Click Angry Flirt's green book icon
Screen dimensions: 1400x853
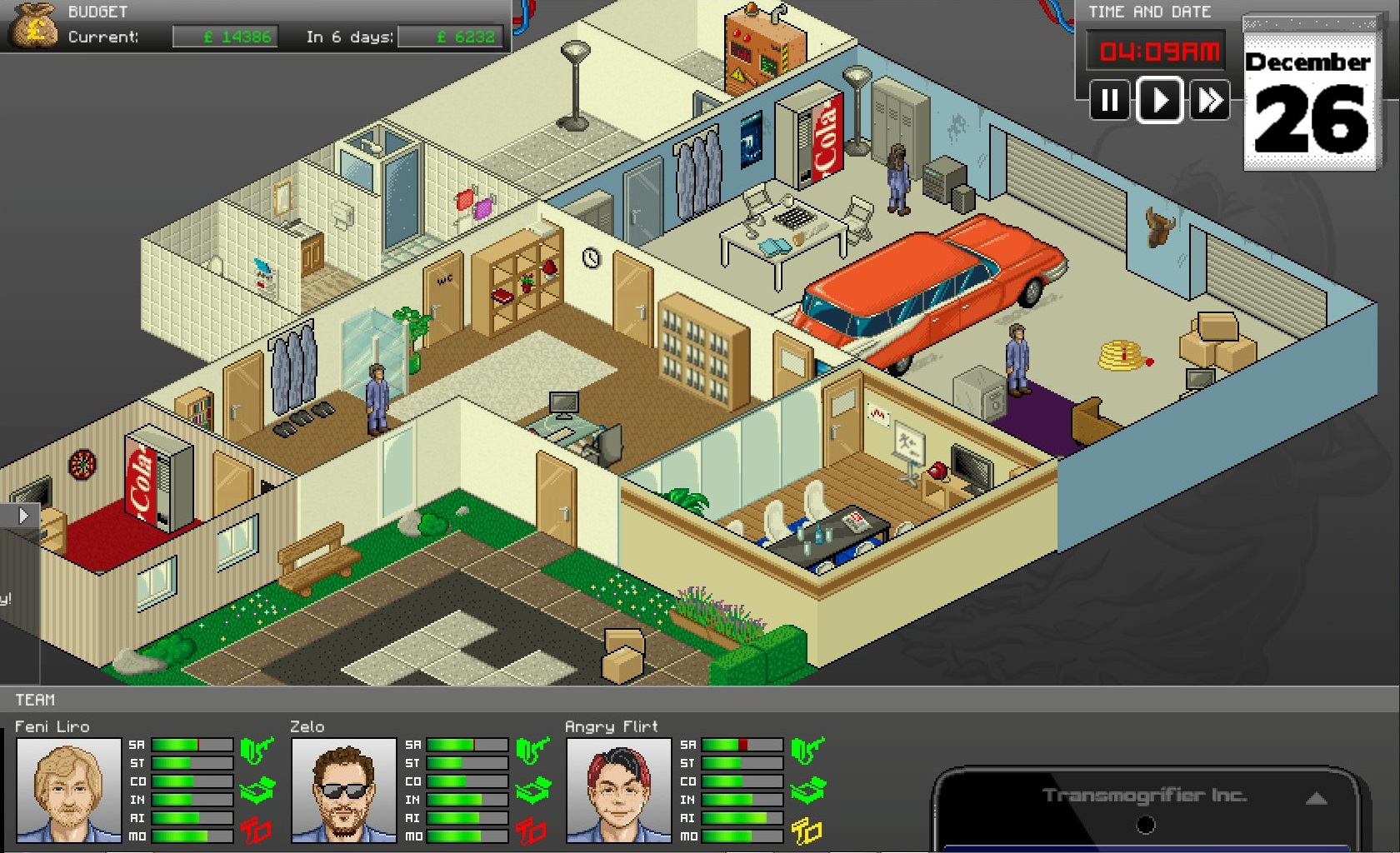pyautogui.click(x=807, y=790)
